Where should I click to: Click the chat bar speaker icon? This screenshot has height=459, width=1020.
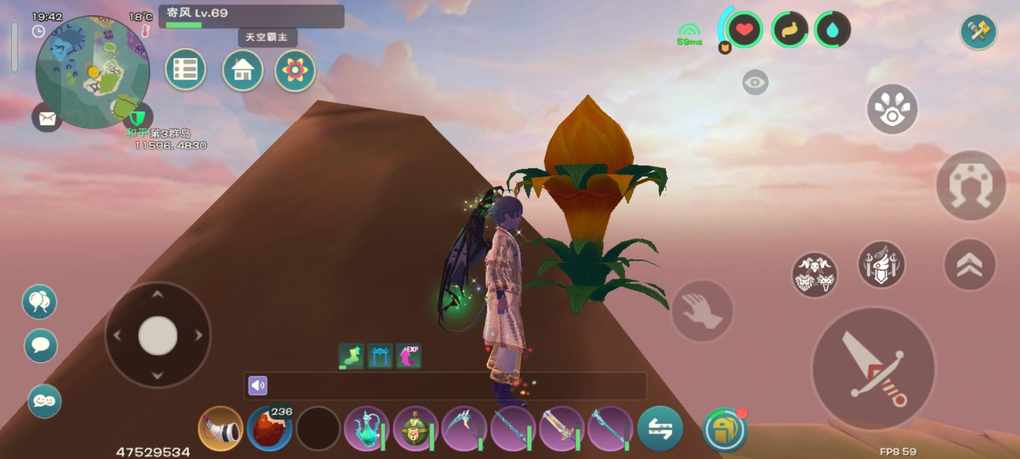click(258, 385)
